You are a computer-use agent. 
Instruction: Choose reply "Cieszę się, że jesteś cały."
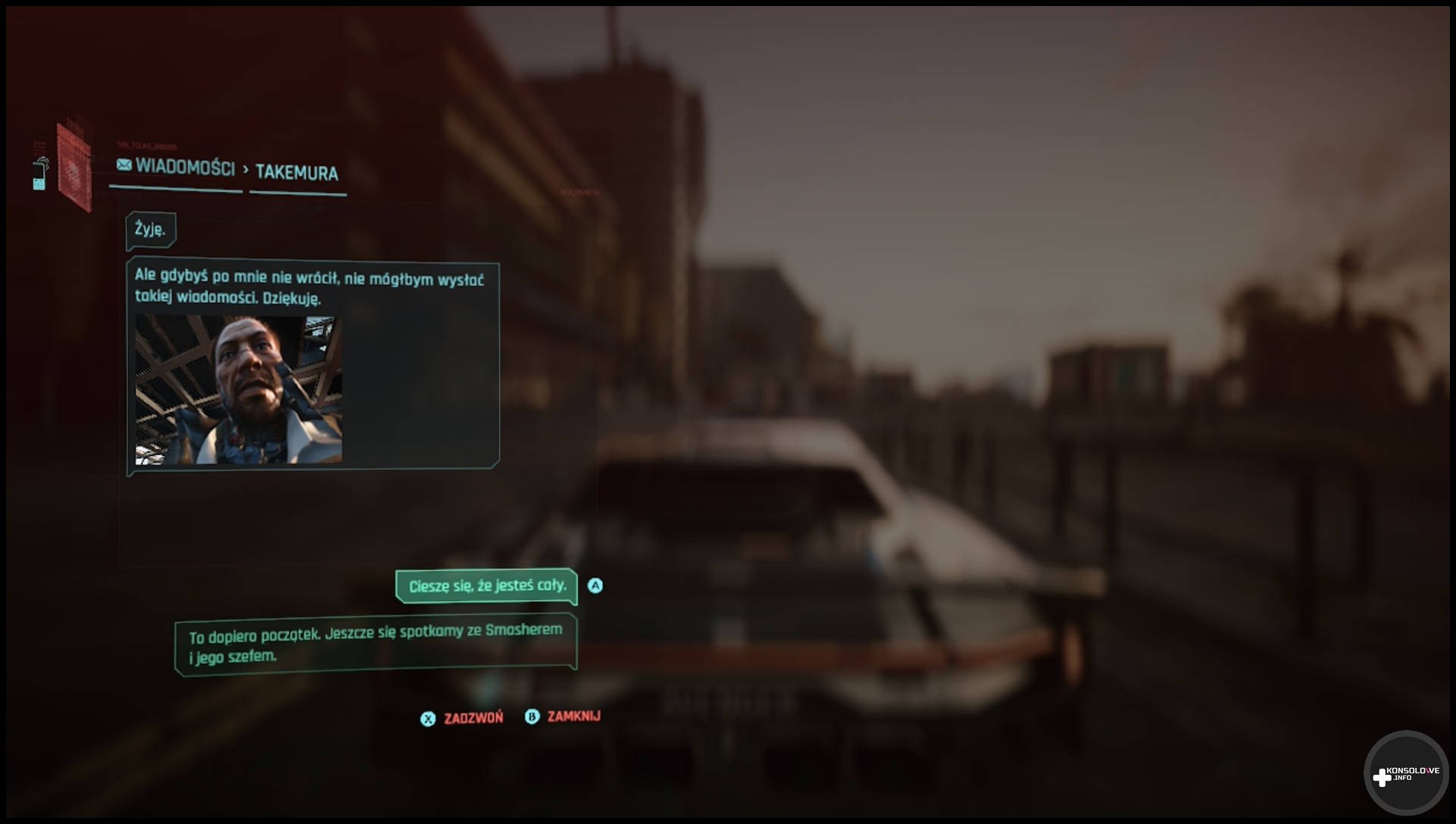(487, 586)
